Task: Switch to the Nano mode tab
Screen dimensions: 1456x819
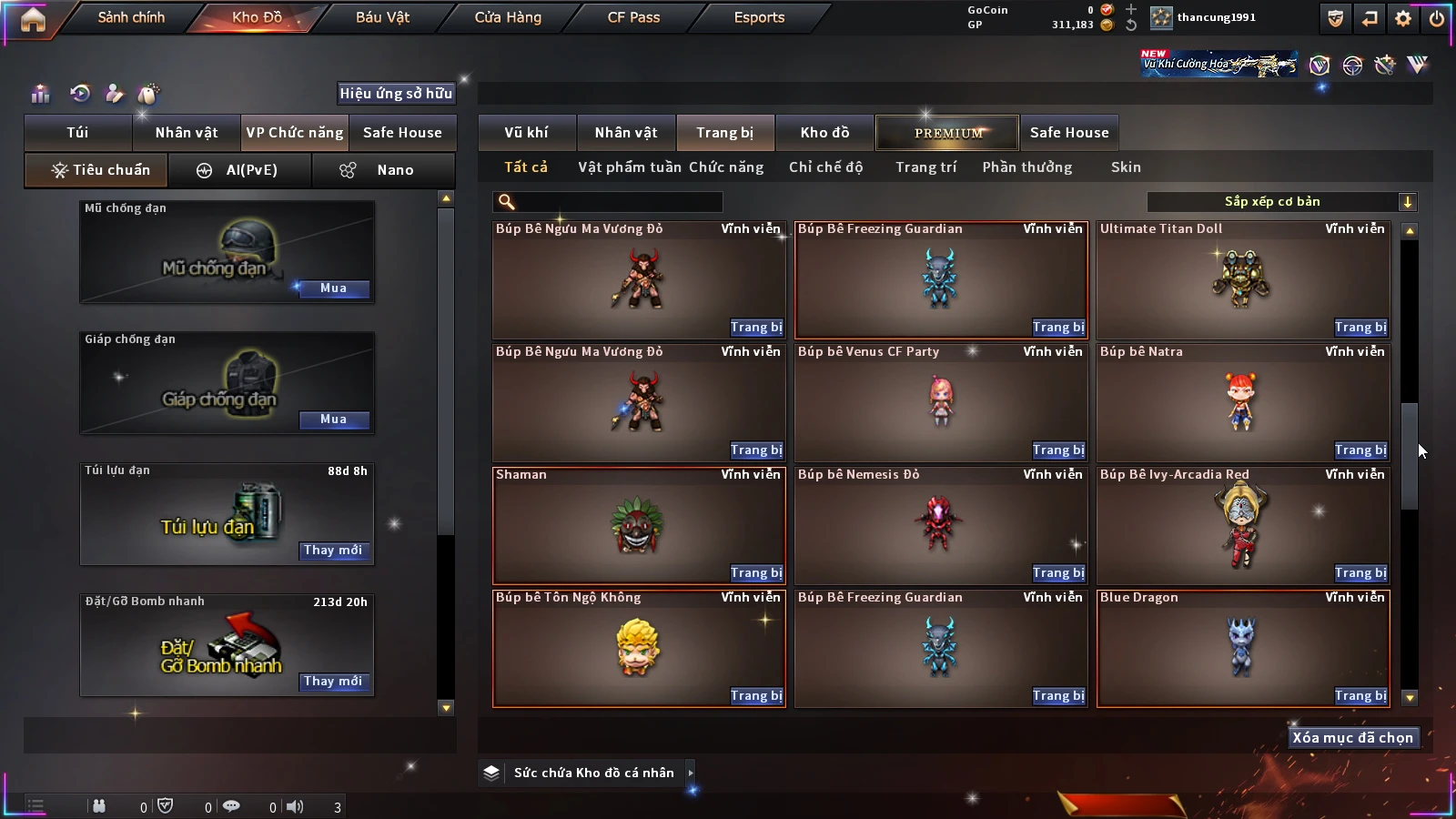Action: pyautogui.click(x=384, y=170)
